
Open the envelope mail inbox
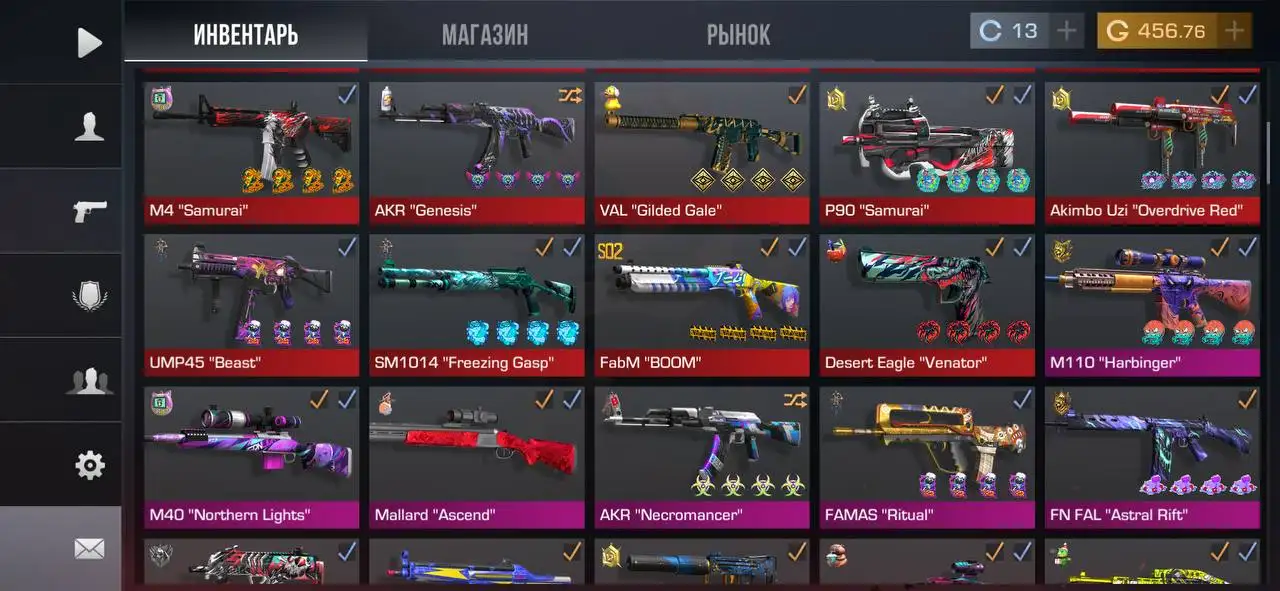click(x=89, y=548)
